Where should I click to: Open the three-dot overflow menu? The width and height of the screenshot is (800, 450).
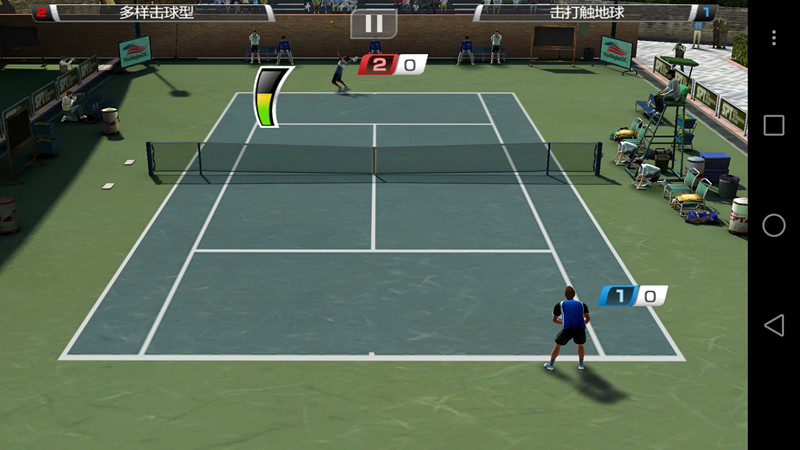coord(773,38)
